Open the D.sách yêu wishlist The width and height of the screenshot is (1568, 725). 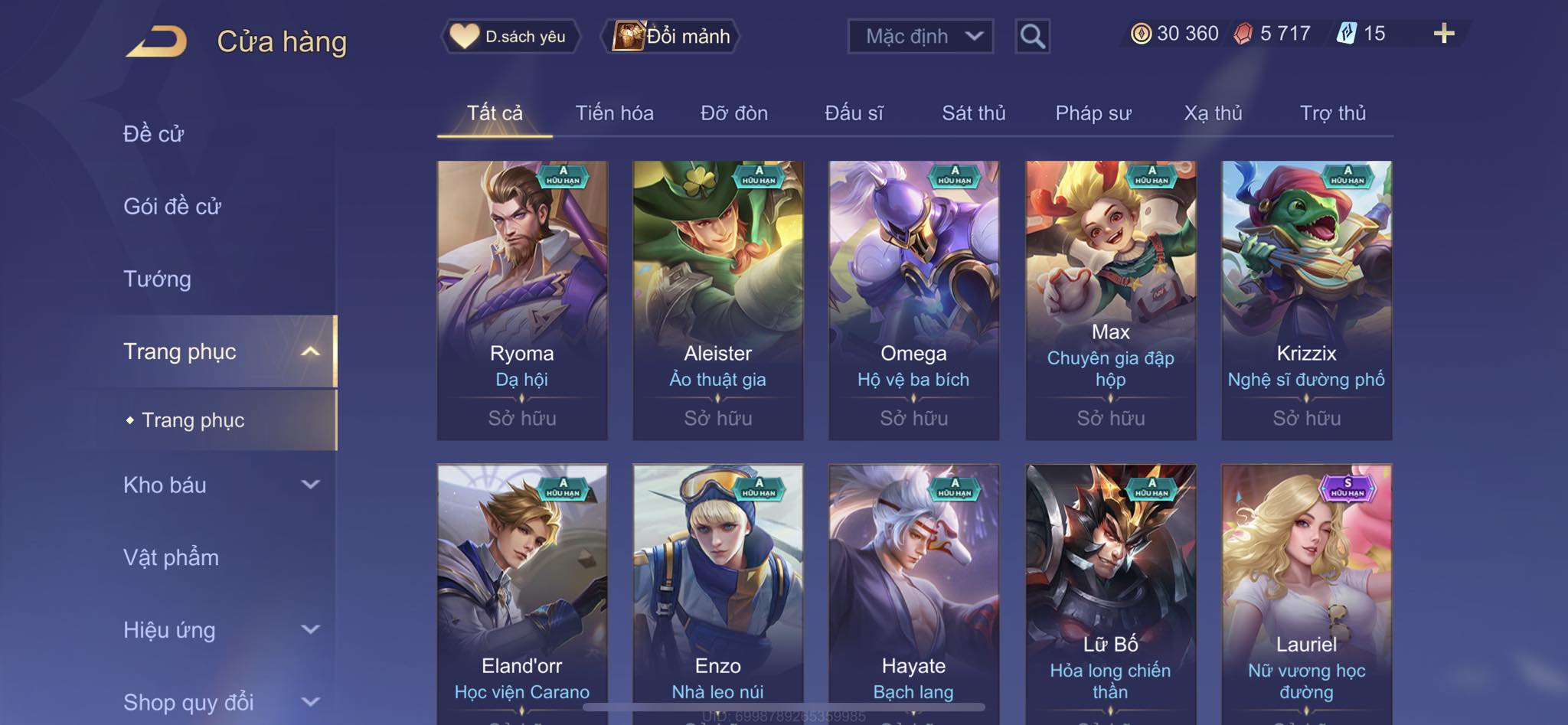click(510, 36)
